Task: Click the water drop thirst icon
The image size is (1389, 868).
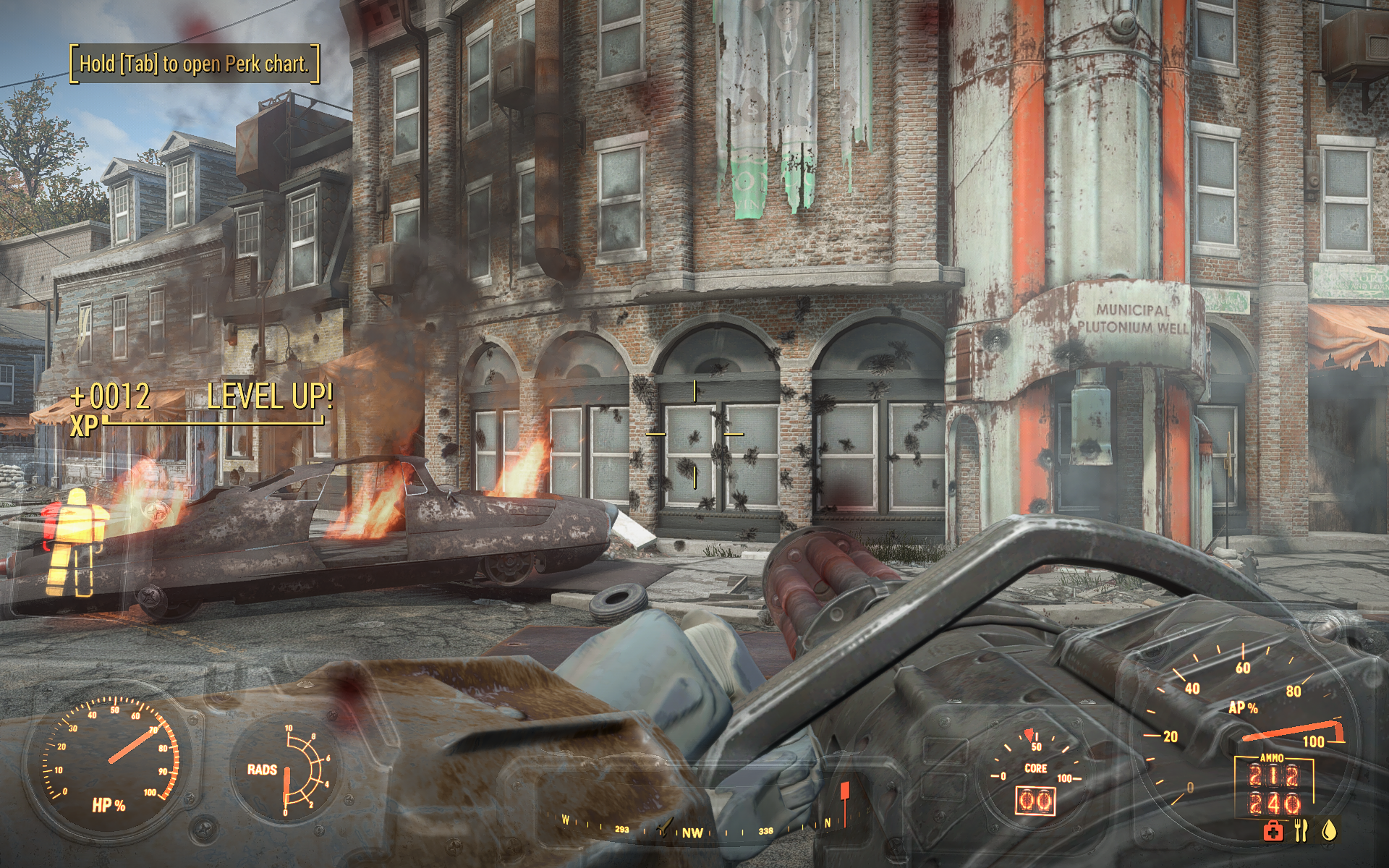Action: click(x=1328, y=830)
